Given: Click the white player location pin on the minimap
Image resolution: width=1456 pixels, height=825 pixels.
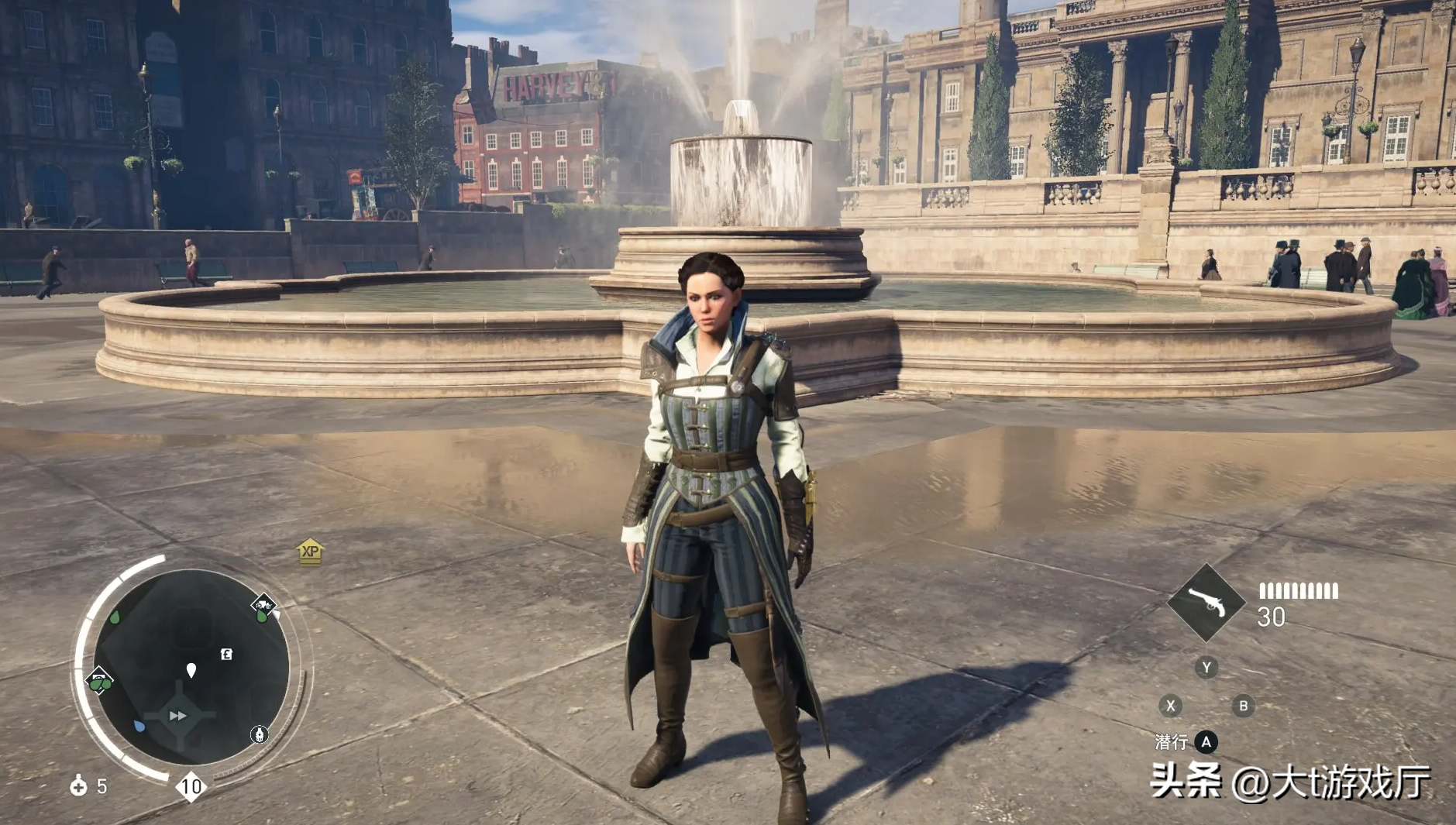Looking at the screenshot, I should pos(191,670).
